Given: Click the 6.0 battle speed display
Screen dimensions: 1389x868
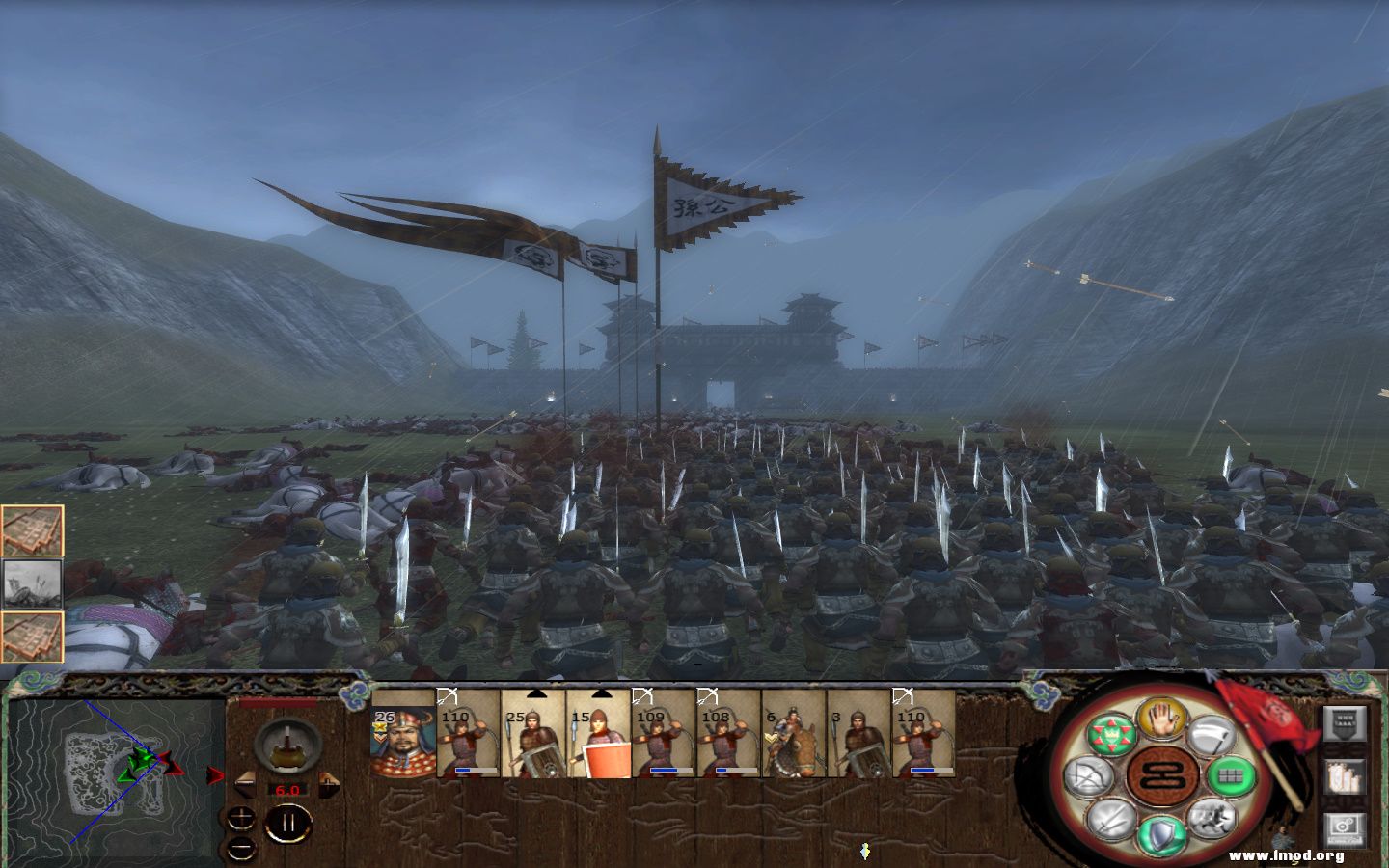Looking at the screenshot, I should pyautogui.click(x=286, y=789).
